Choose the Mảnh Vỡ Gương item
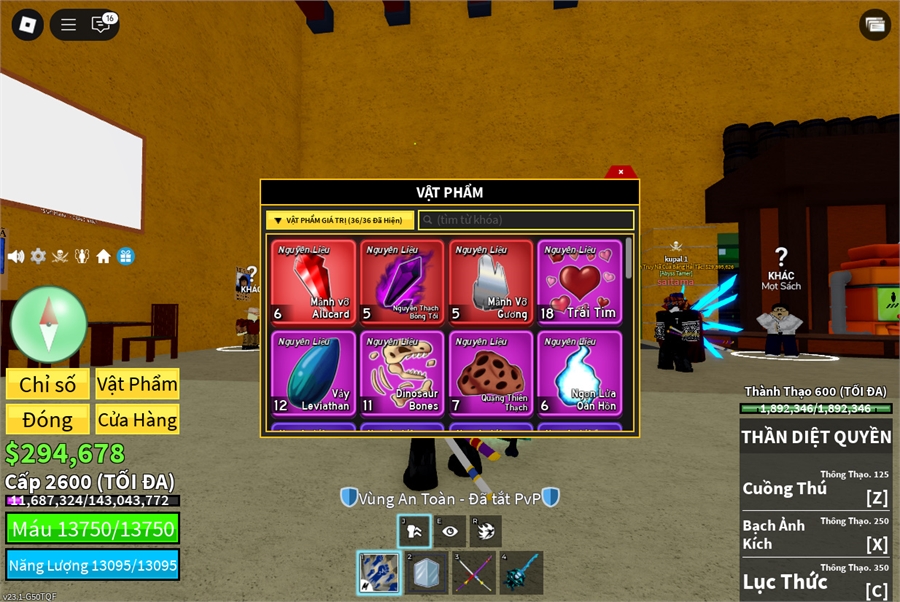 coord(490,282)
